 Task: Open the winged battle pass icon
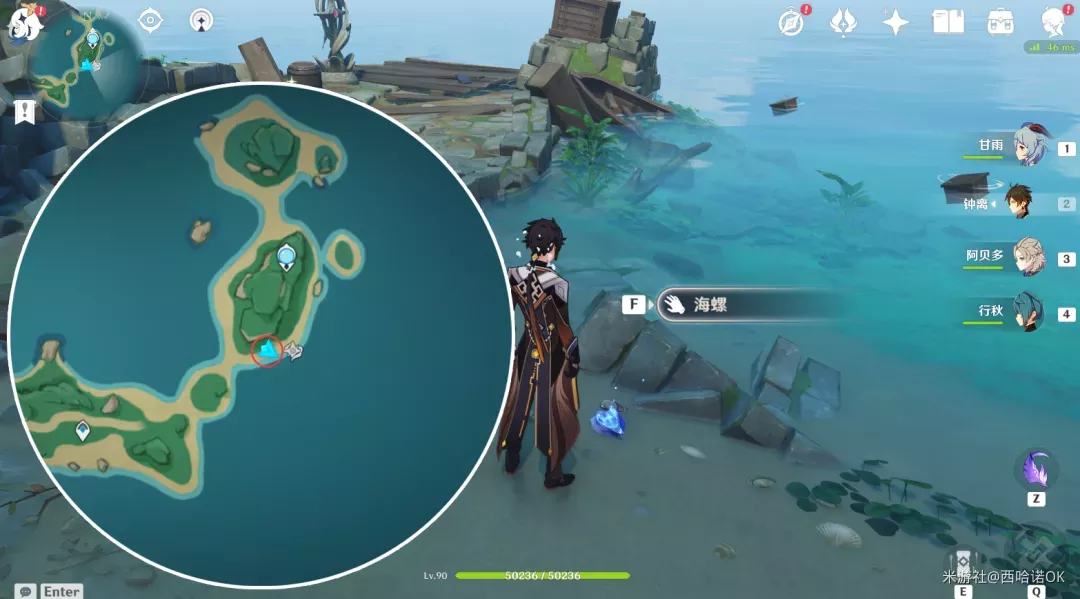click(844, 22)
